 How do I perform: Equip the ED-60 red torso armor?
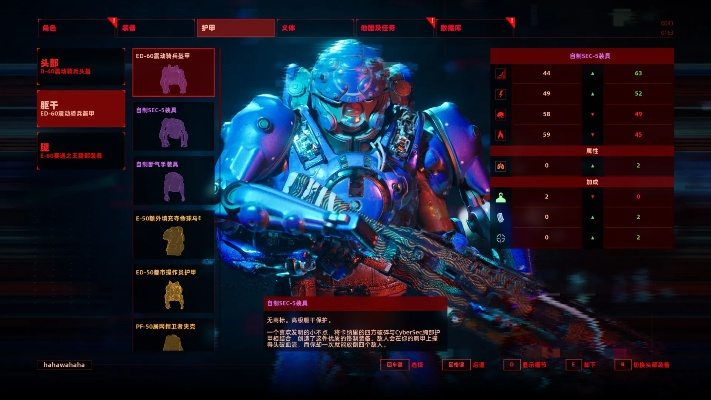(x=174, y=72)
